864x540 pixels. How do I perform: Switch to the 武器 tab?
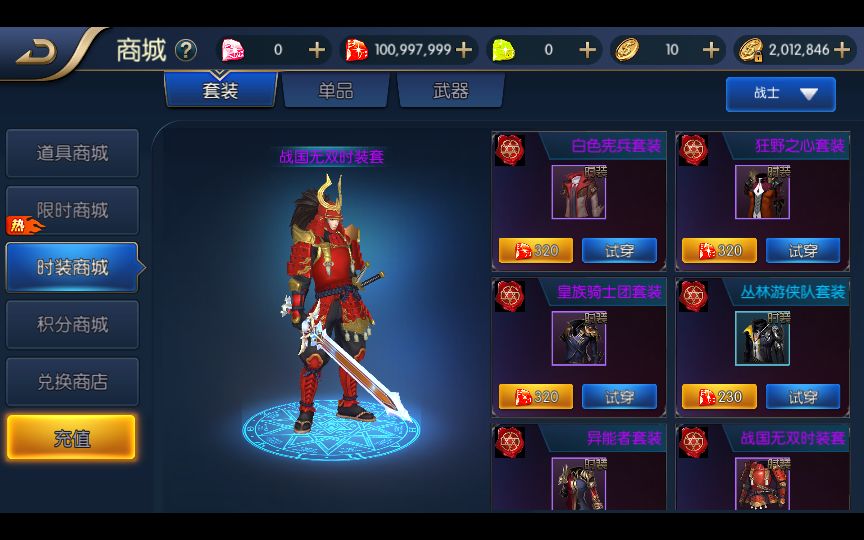coord(450,91)
